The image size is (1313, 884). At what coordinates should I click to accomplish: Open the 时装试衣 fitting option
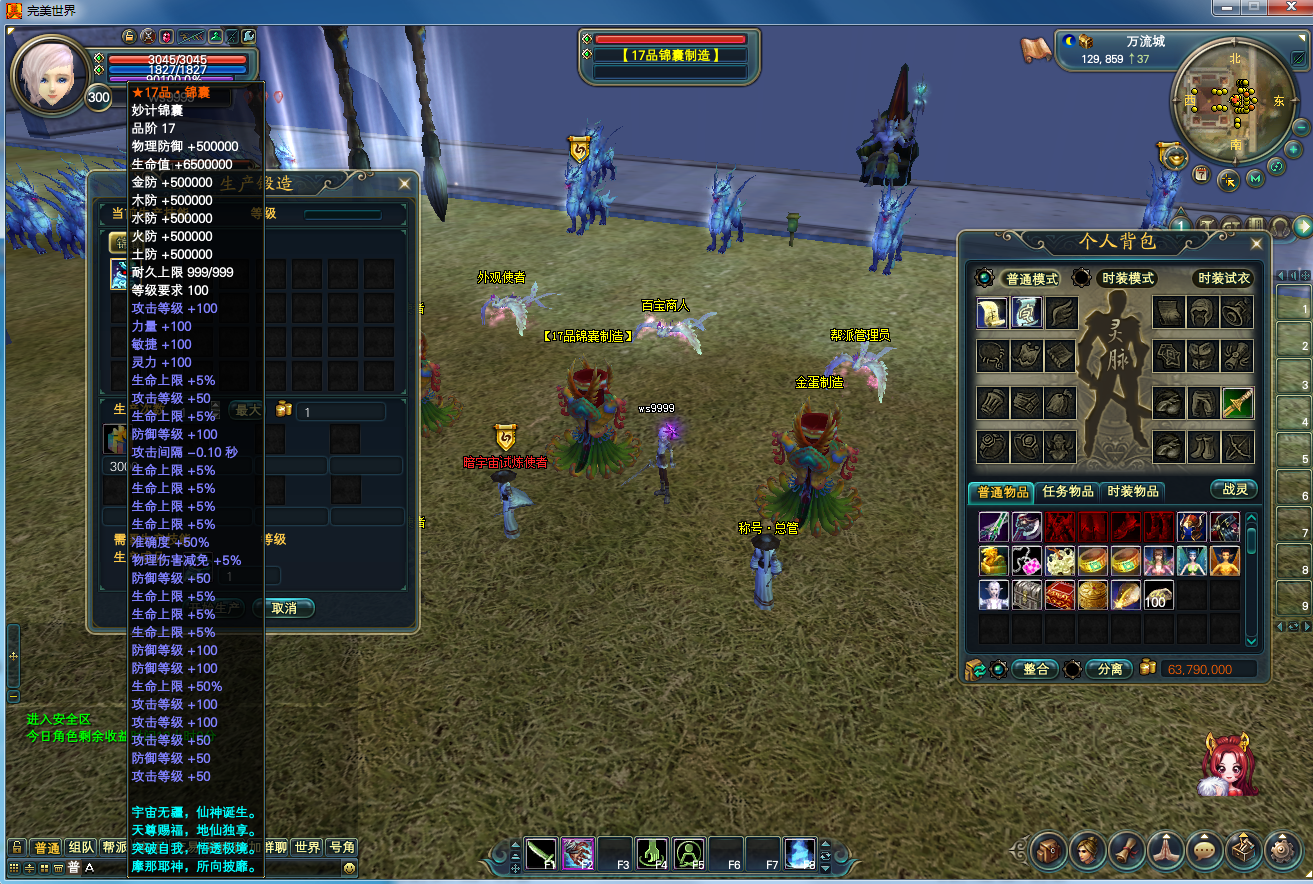coord(1223,278)
